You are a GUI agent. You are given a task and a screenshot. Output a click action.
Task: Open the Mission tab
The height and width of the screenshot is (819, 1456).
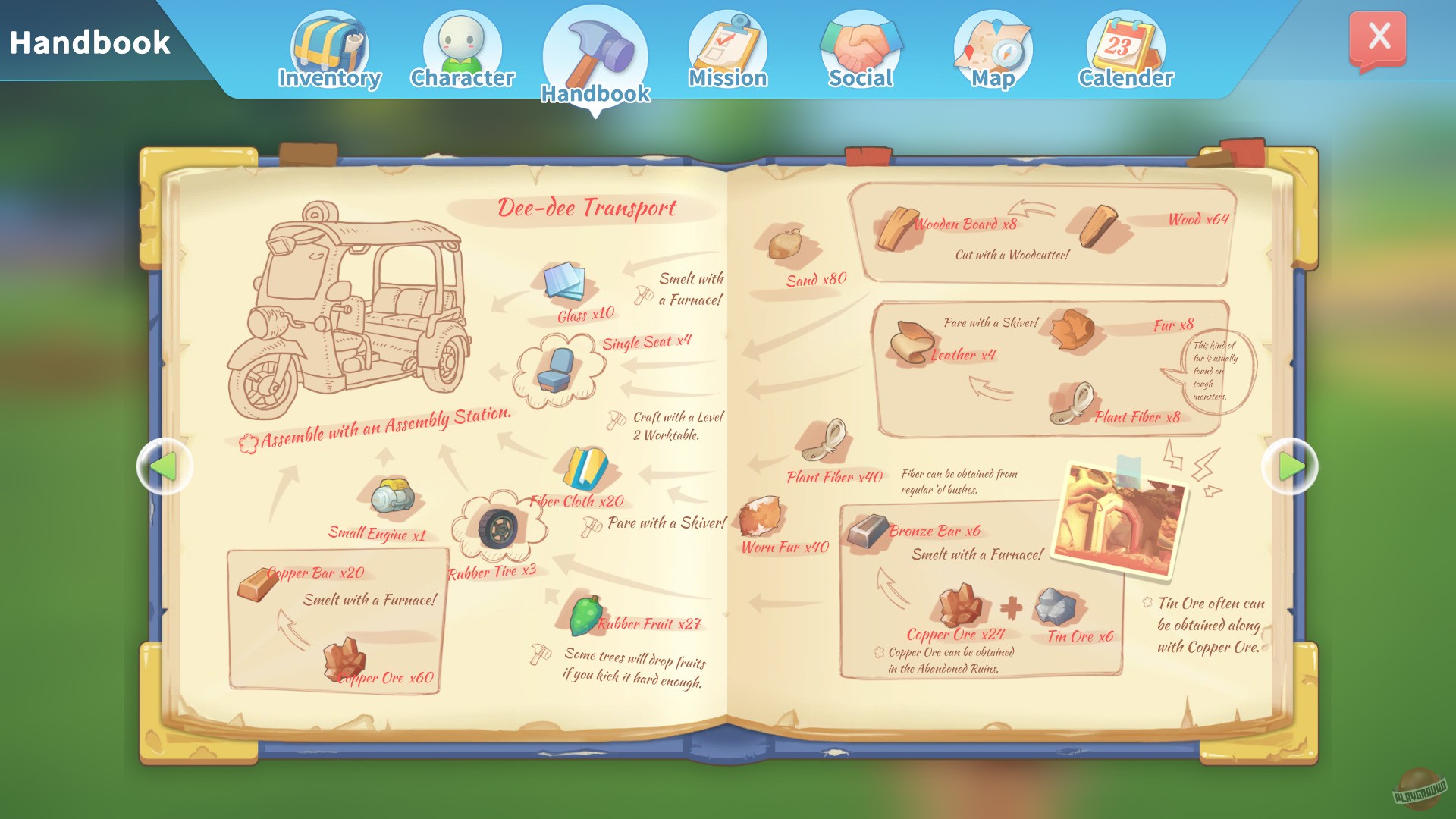(728, 45)
